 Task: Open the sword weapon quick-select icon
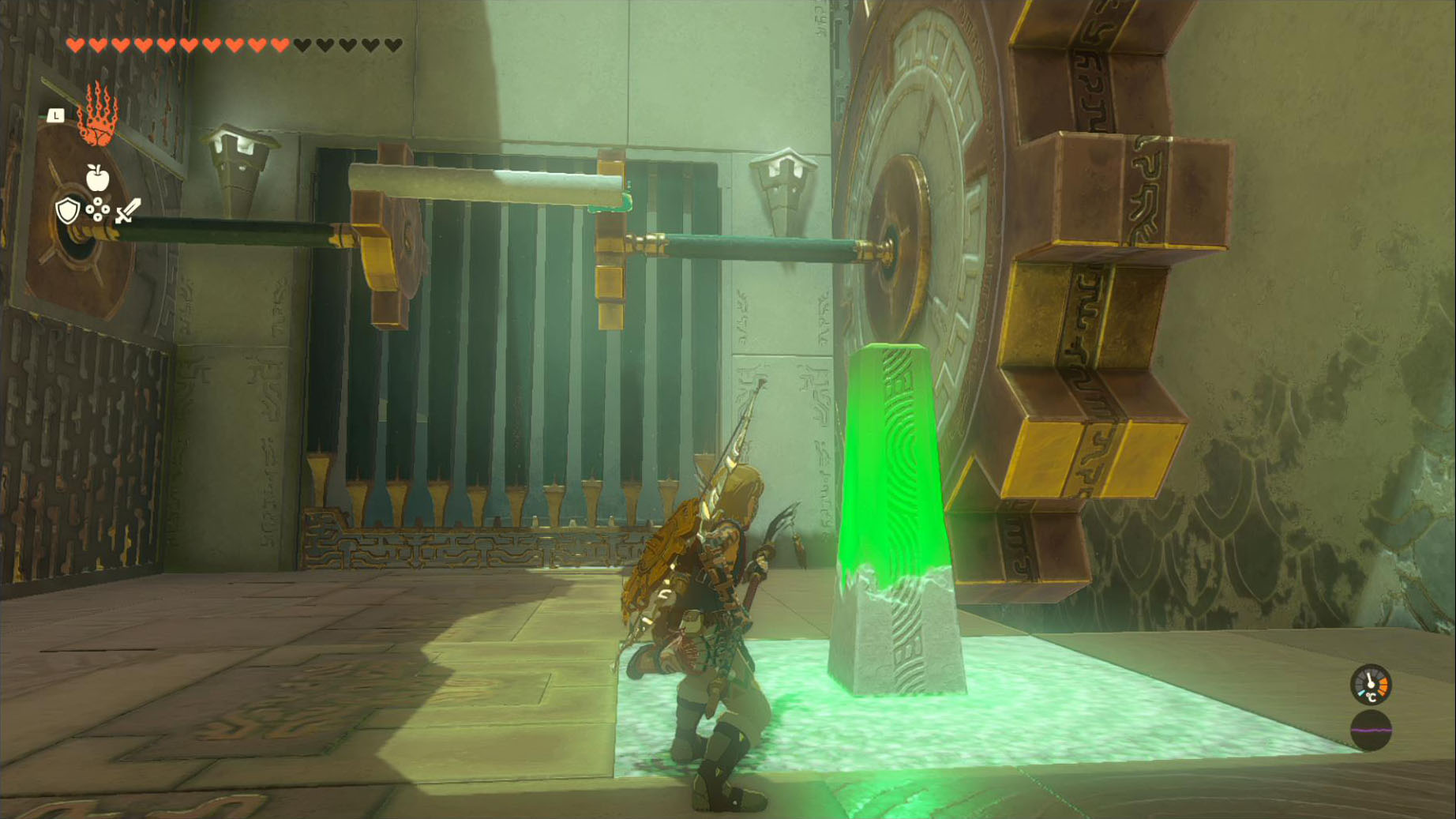click(127, 211)
